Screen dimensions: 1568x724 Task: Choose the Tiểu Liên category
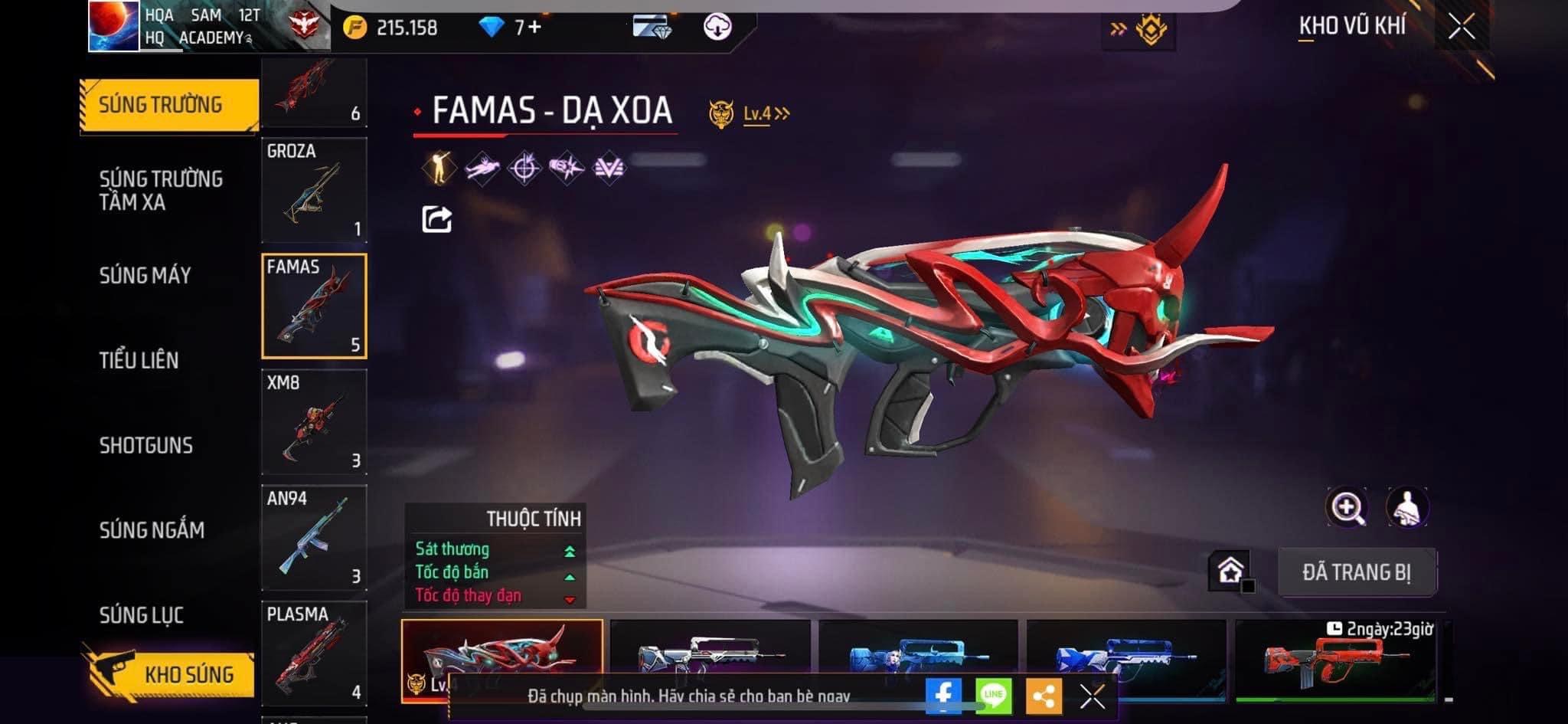pos(139,360)
